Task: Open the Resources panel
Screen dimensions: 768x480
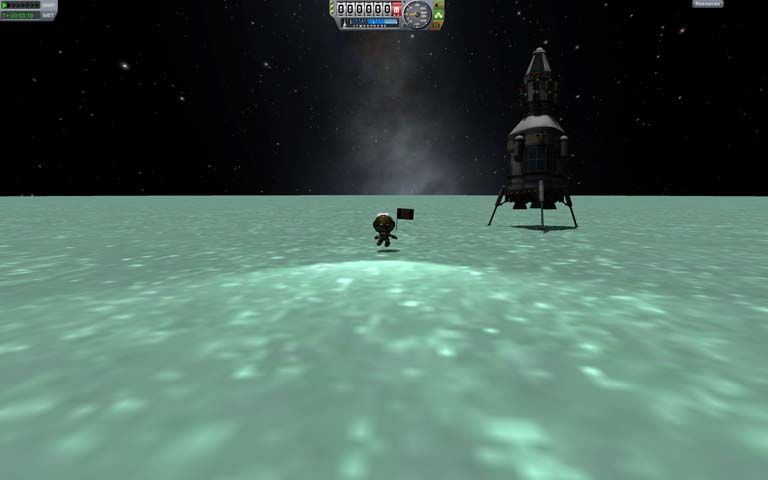Action: pos(707,4)
